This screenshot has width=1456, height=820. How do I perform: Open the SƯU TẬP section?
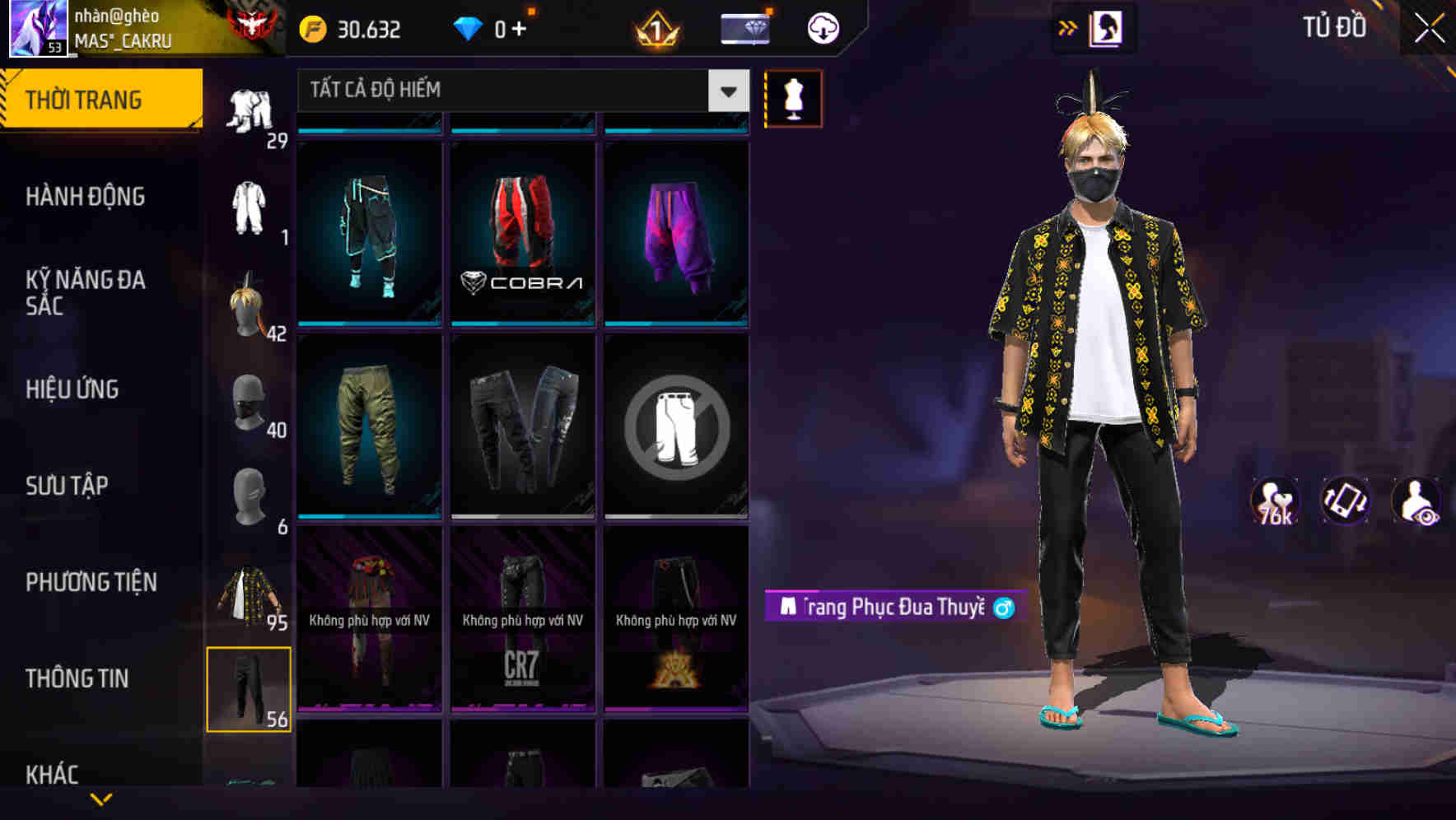point(68,486)
